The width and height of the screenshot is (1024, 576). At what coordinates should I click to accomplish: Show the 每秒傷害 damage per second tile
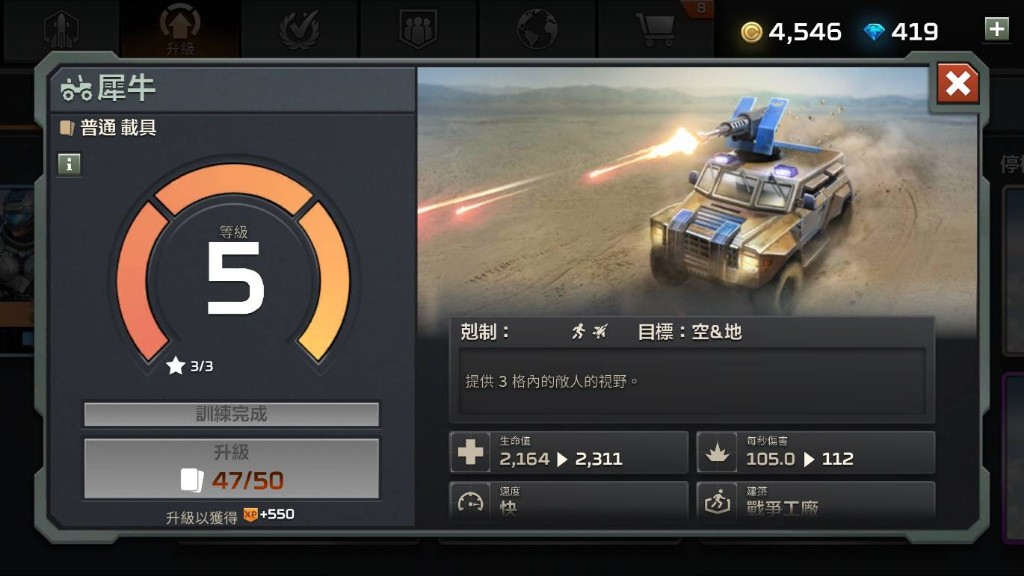coord(815,452)
